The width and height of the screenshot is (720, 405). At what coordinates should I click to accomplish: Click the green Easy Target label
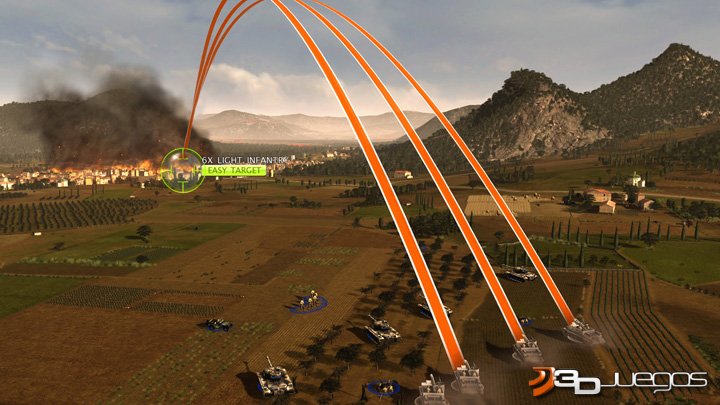[x=234, y=171]
